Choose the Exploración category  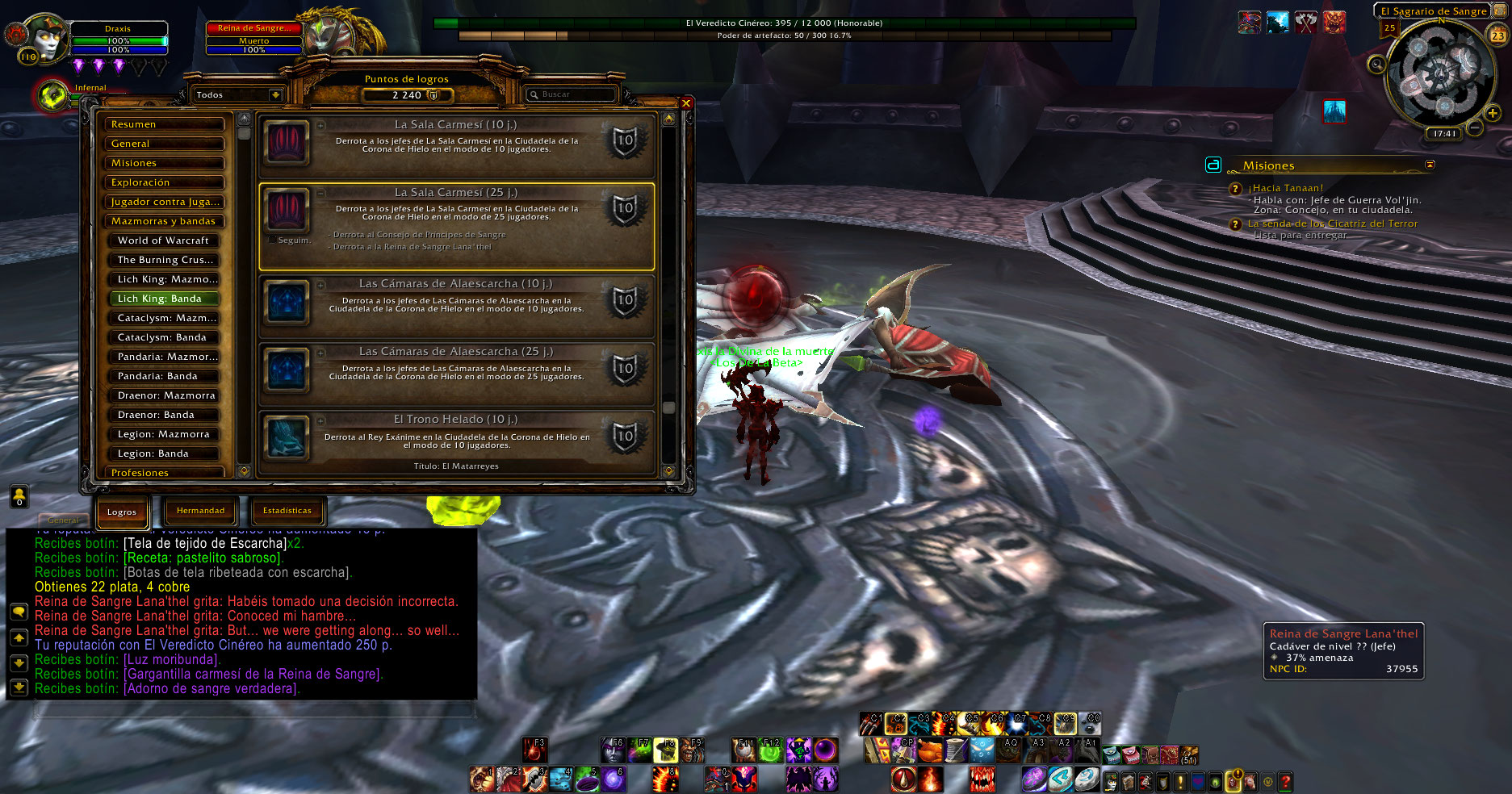tap(164, 182)
